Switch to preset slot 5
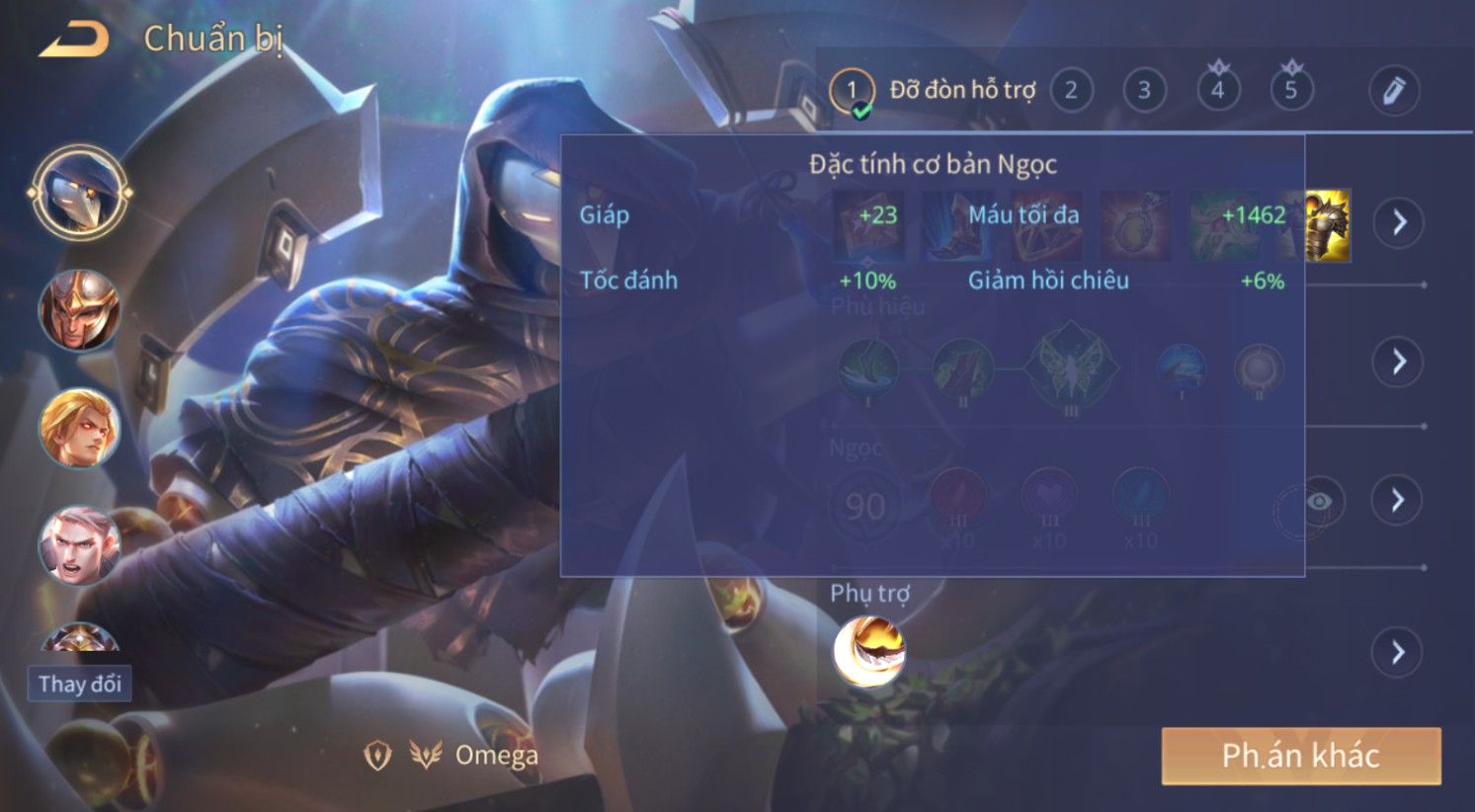 click(1290, 91)
